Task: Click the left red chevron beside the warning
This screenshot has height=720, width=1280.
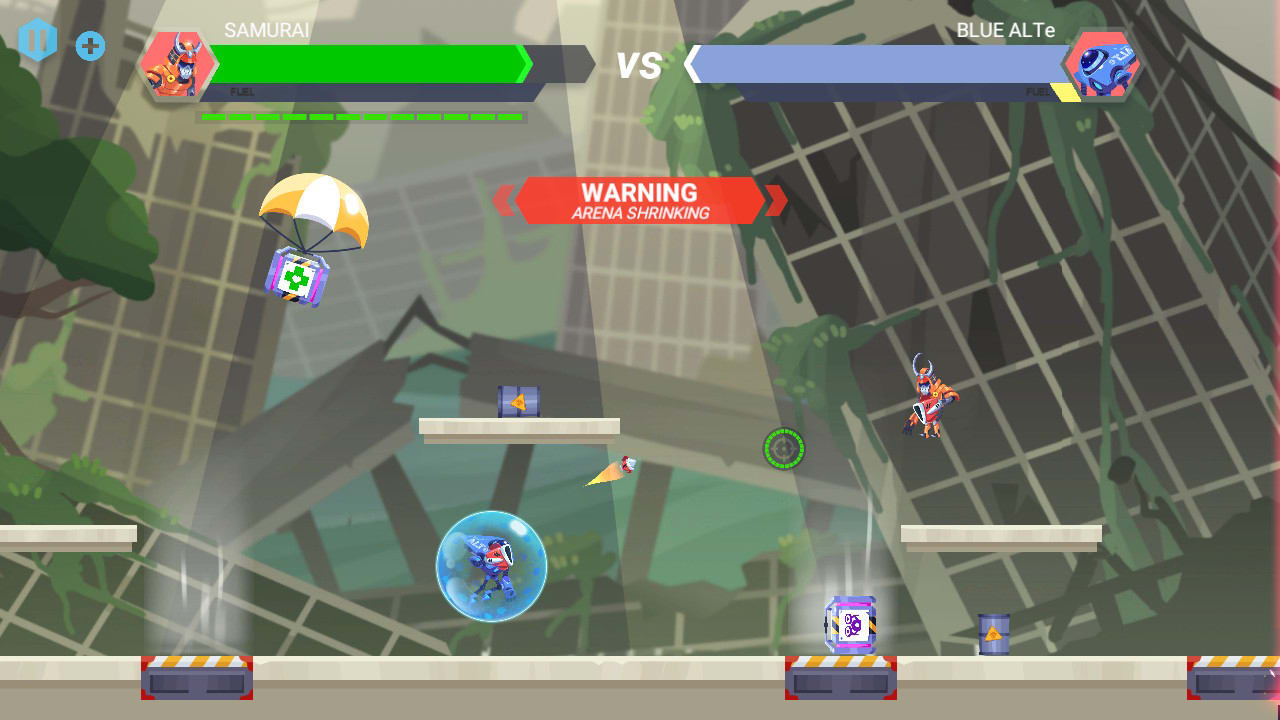Action: pos(505,200)
